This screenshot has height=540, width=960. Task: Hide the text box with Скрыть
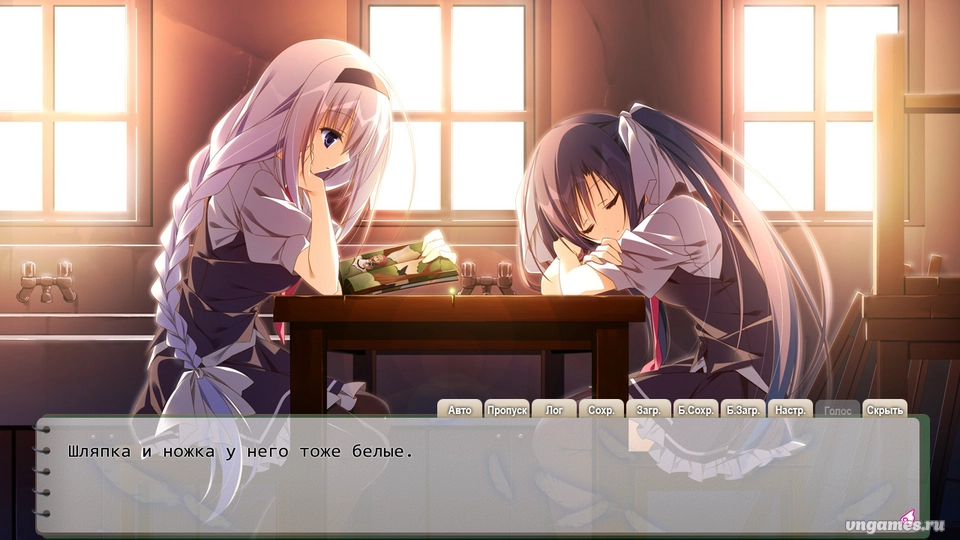[x=884, y=410]
